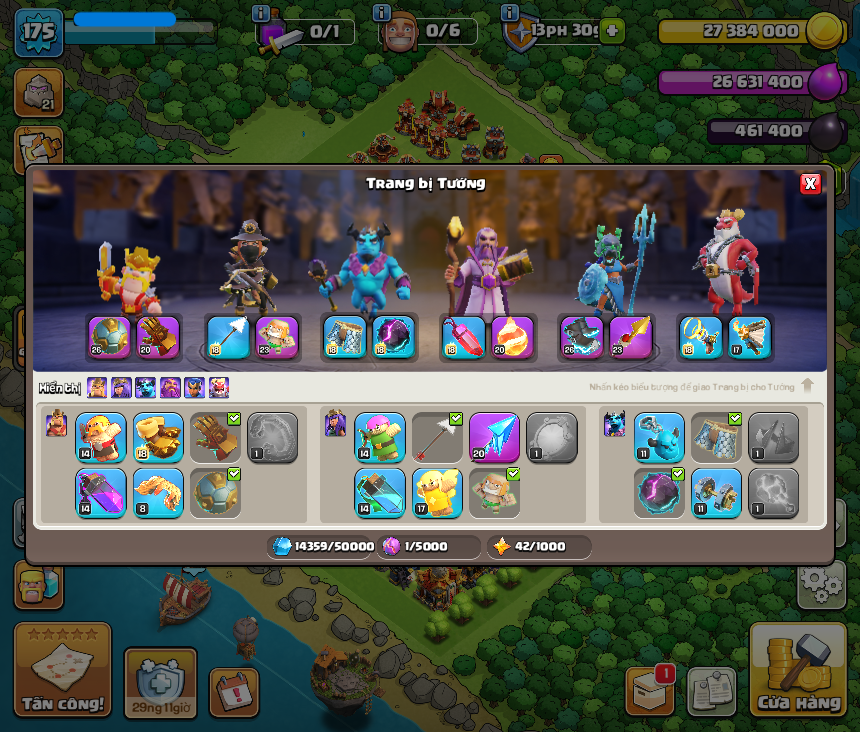Show the army sword info tooltip
Screen dimensions: 860x732
pyautogui.click(x=261, y=13)
